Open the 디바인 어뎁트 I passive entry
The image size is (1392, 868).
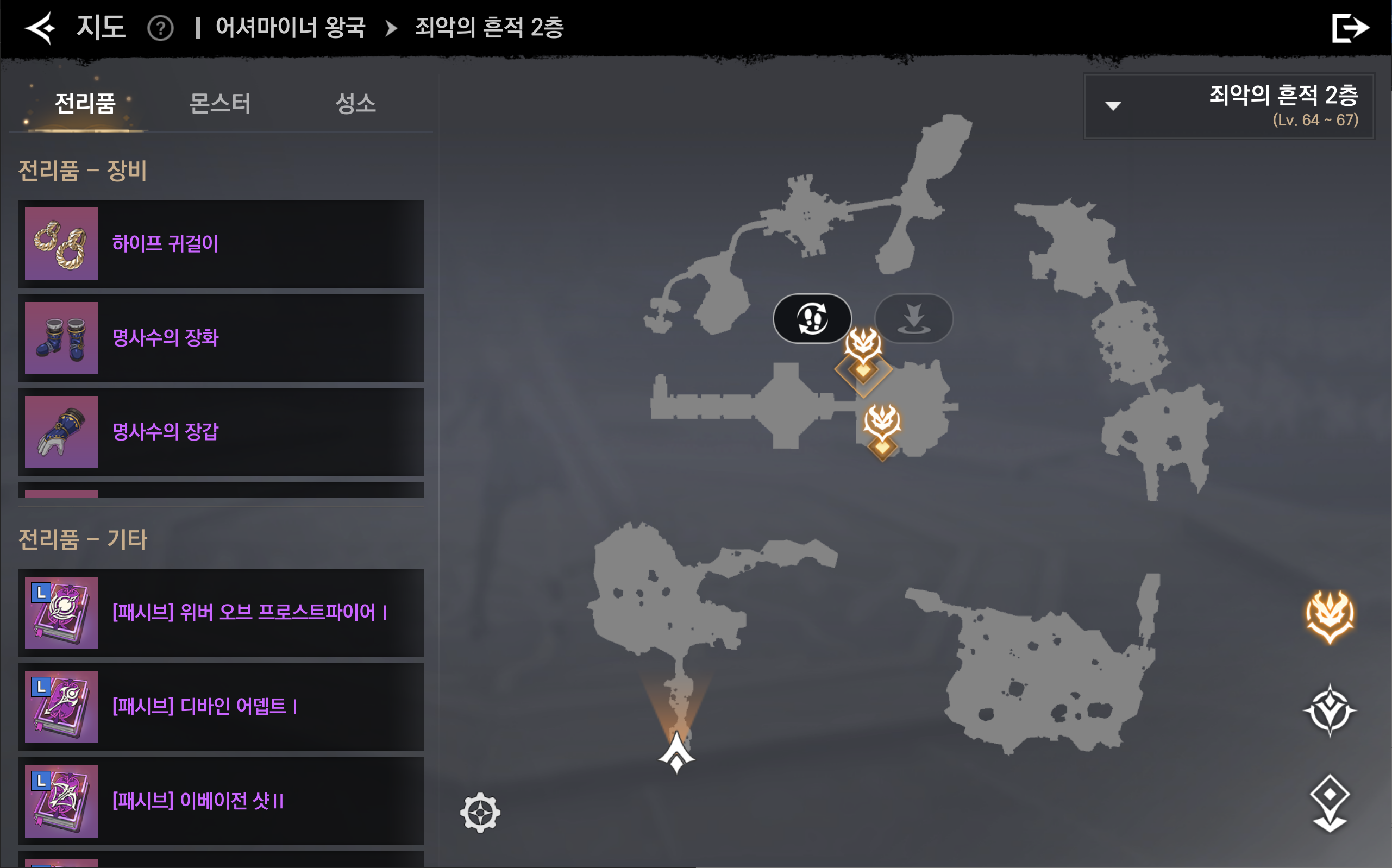tap(221, 707)
